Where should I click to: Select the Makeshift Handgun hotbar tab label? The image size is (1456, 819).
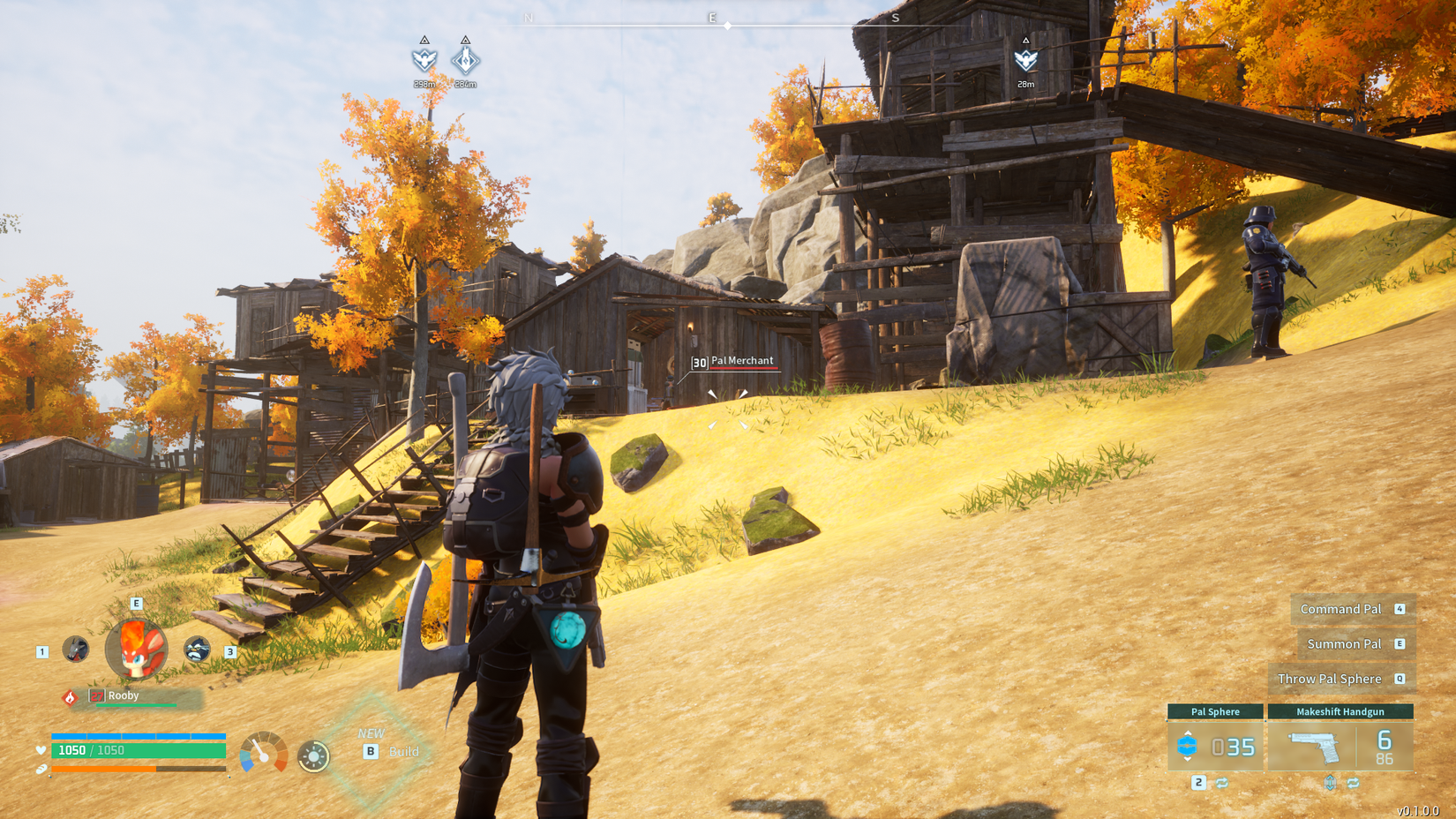(x=1341, y=712)
